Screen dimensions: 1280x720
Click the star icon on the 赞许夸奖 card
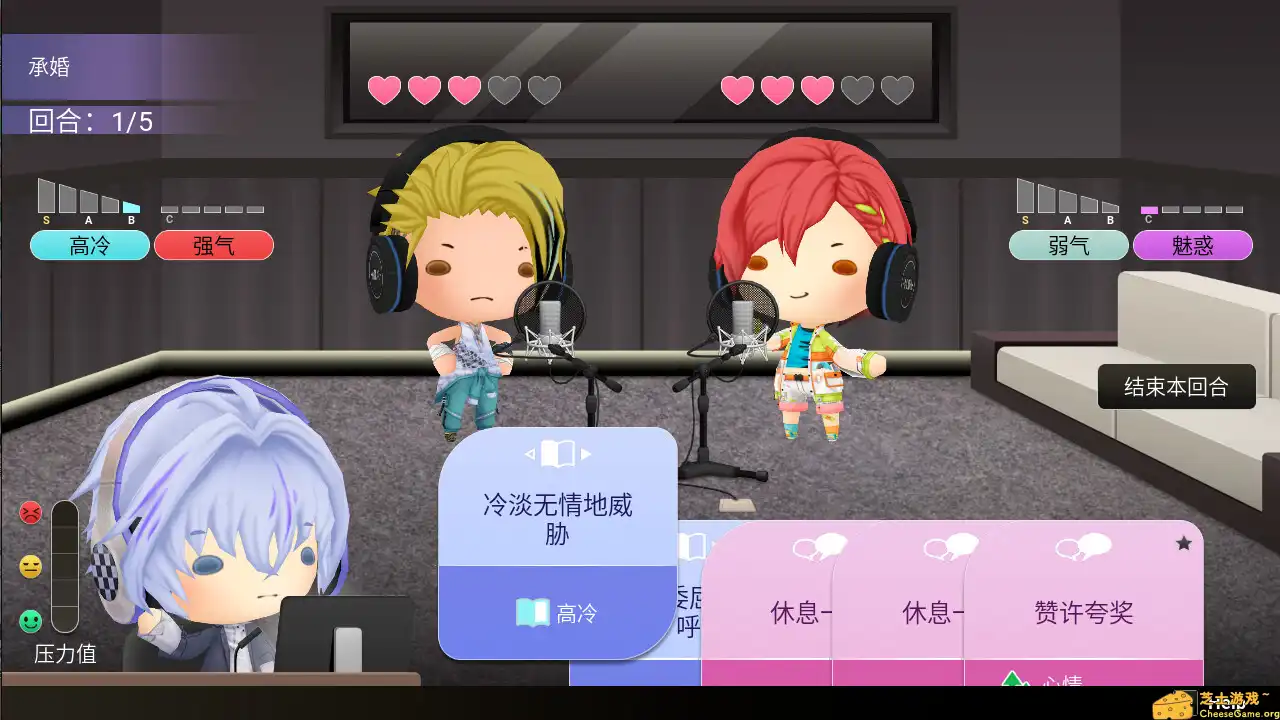[1184, 541]
